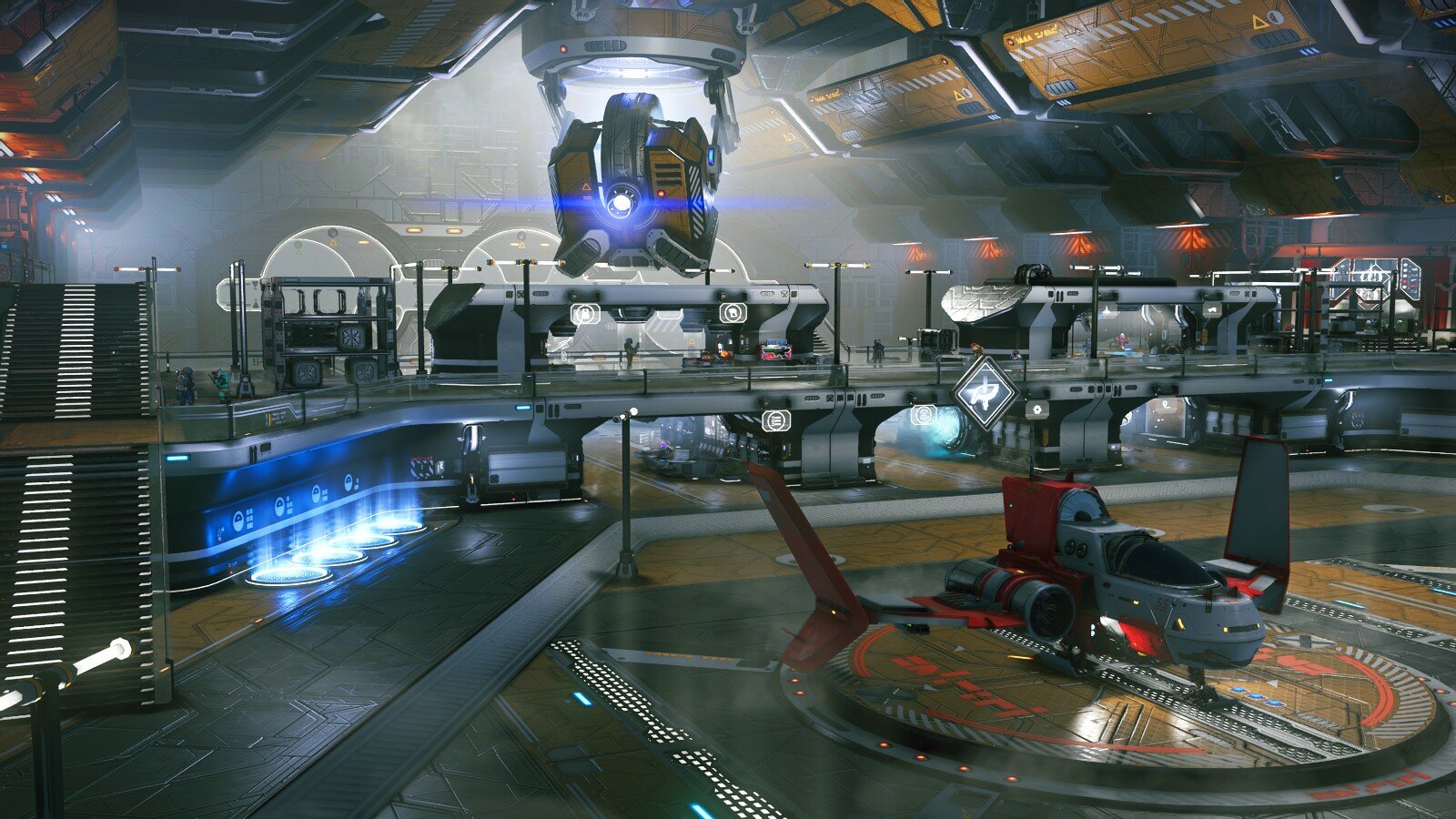Select the small starship silhouette marker icon
Image resolution: width=1456 pixels, height=819 pixels.
click(1212, 310)
